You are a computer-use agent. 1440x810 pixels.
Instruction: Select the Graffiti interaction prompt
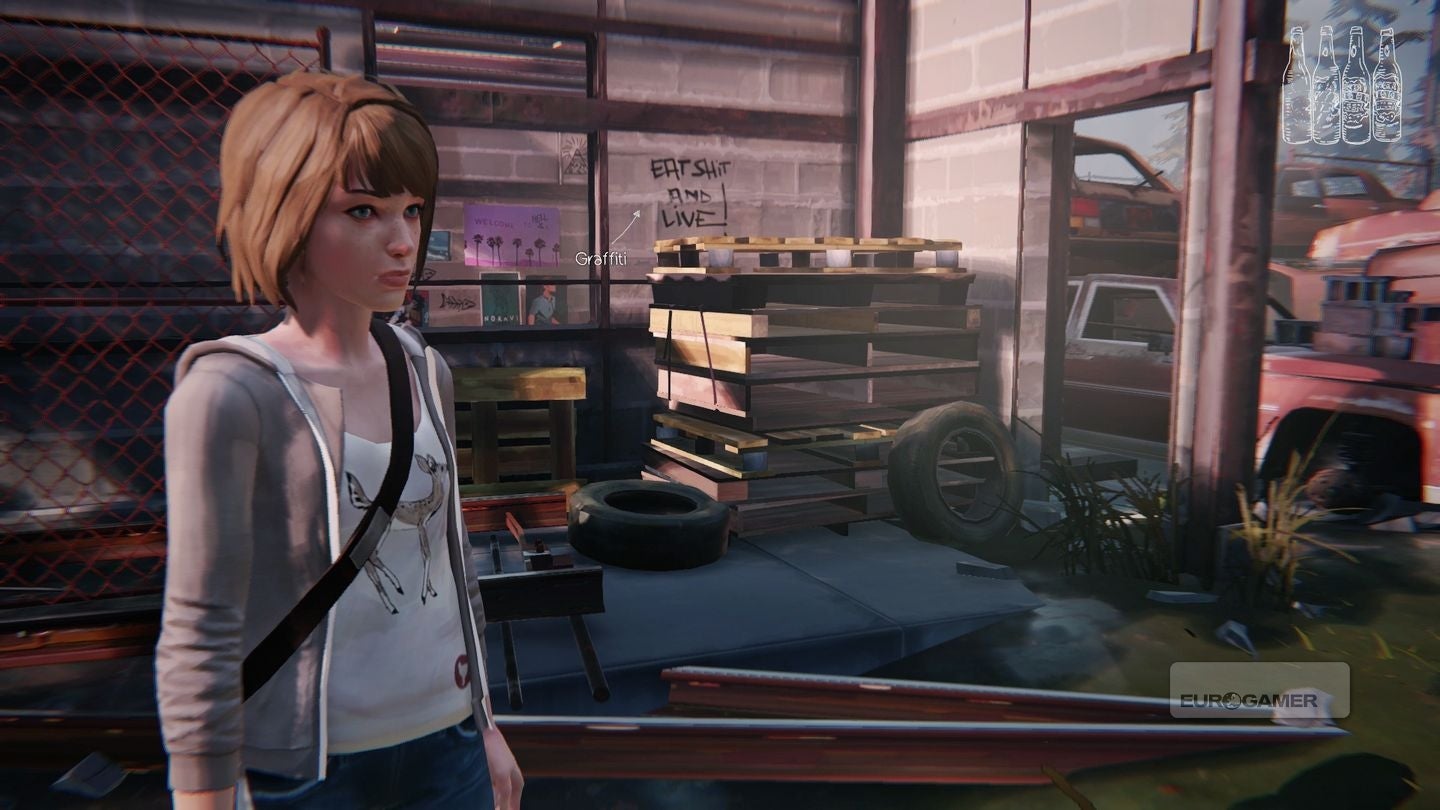click(601, 258)
